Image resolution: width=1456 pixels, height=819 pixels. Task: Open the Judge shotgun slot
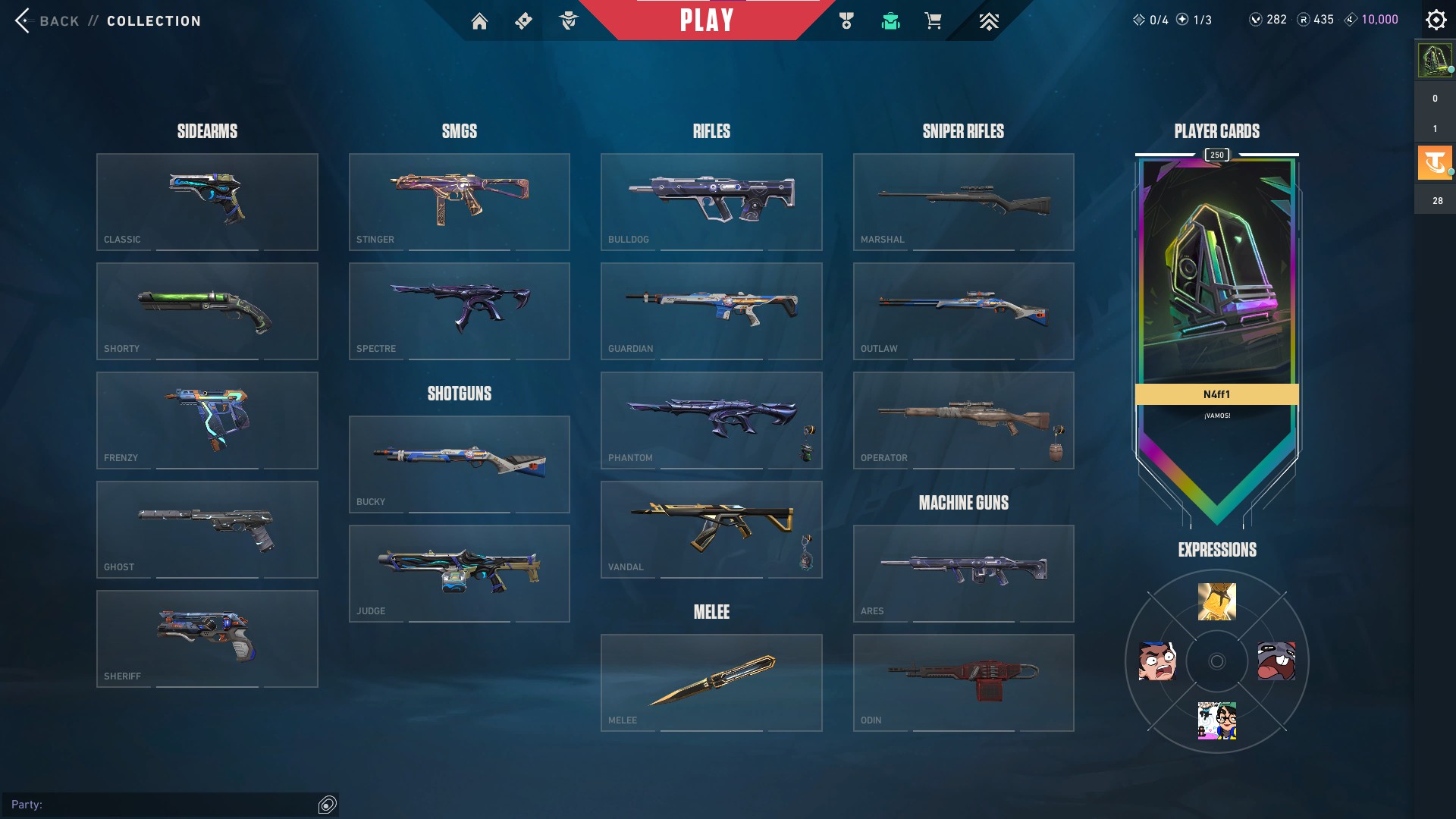point(459,573)
